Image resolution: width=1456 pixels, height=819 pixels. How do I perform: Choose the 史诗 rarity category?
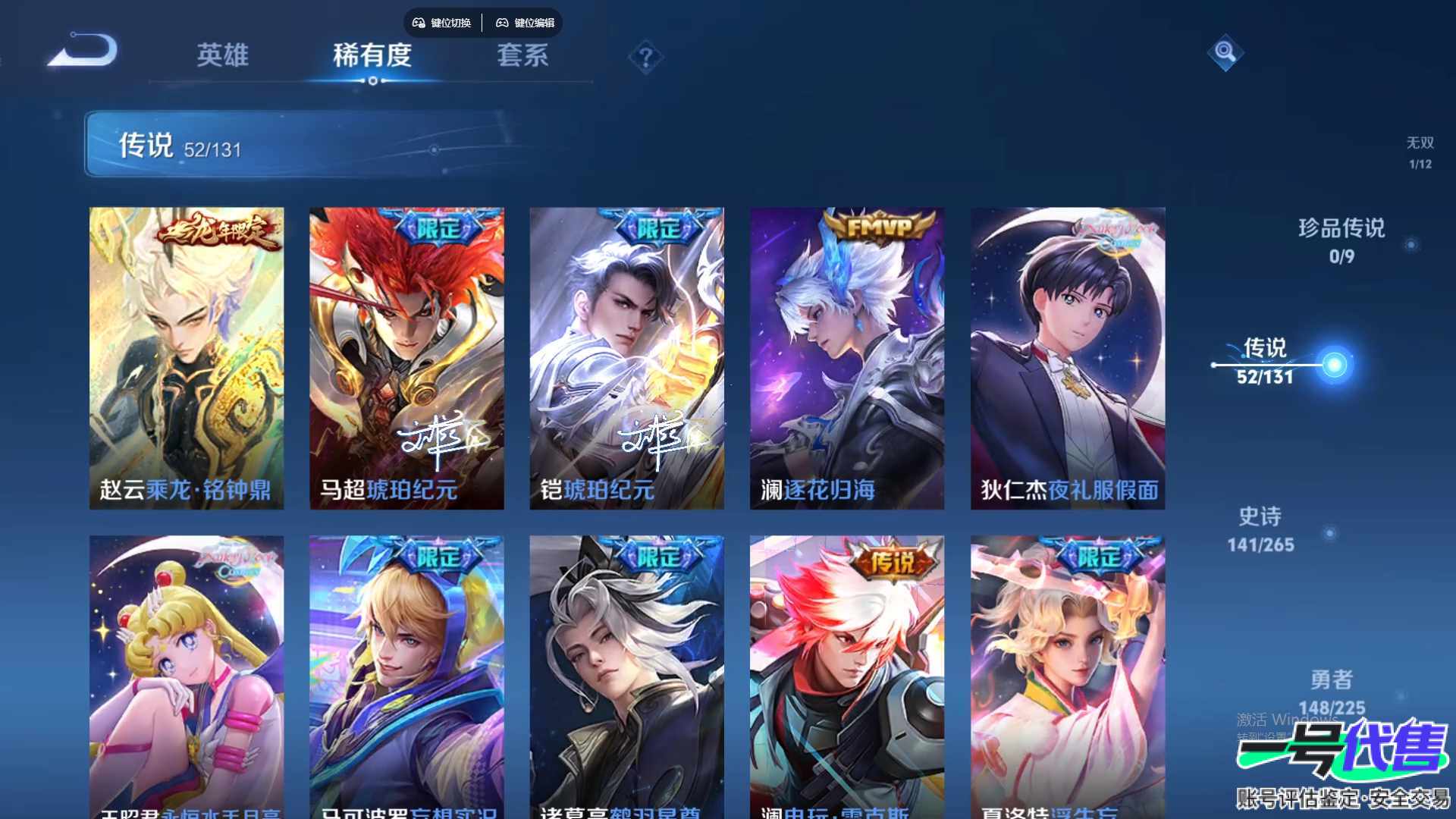(x=1260, y=529)
